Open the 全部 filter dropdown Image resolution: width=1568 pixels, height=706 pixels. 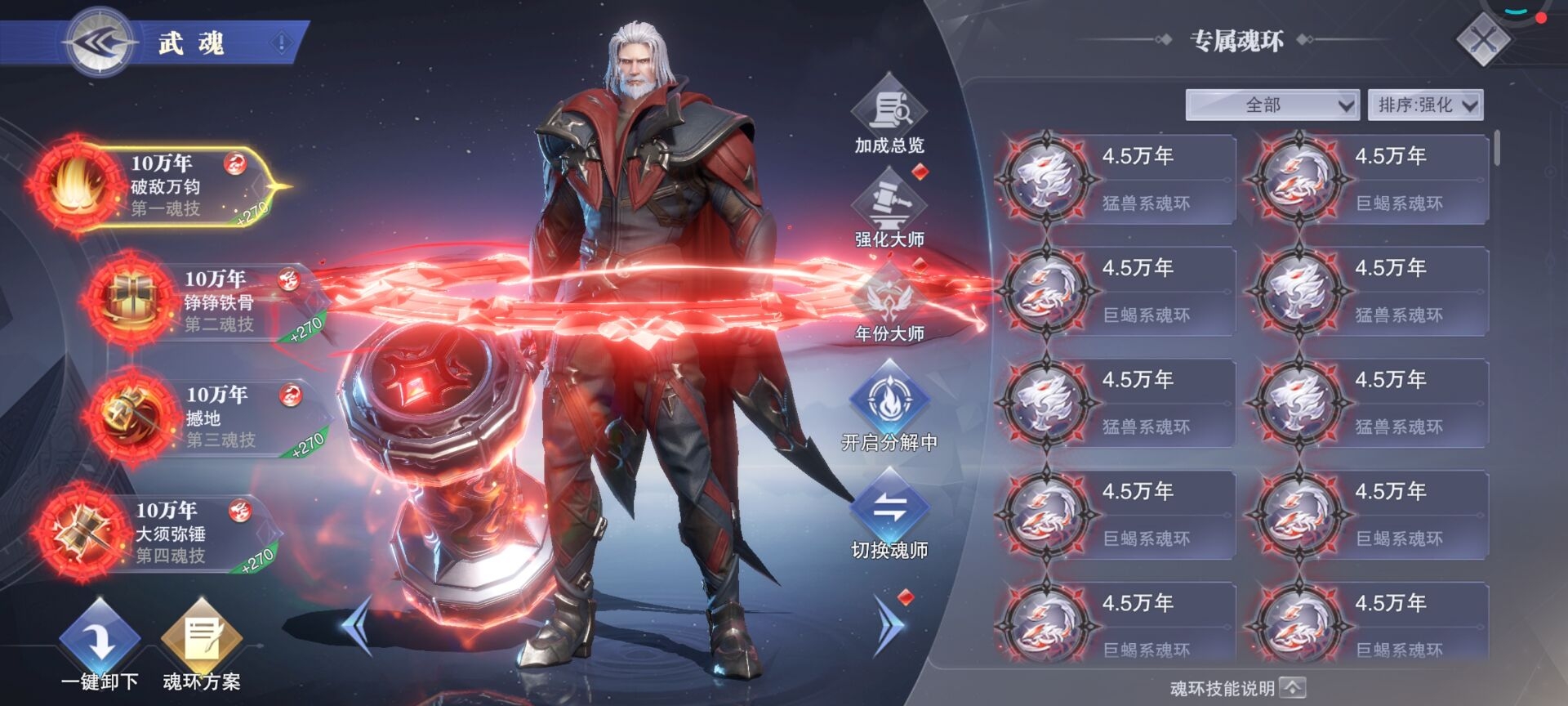pyautogui.click(x=1272, y=105)
